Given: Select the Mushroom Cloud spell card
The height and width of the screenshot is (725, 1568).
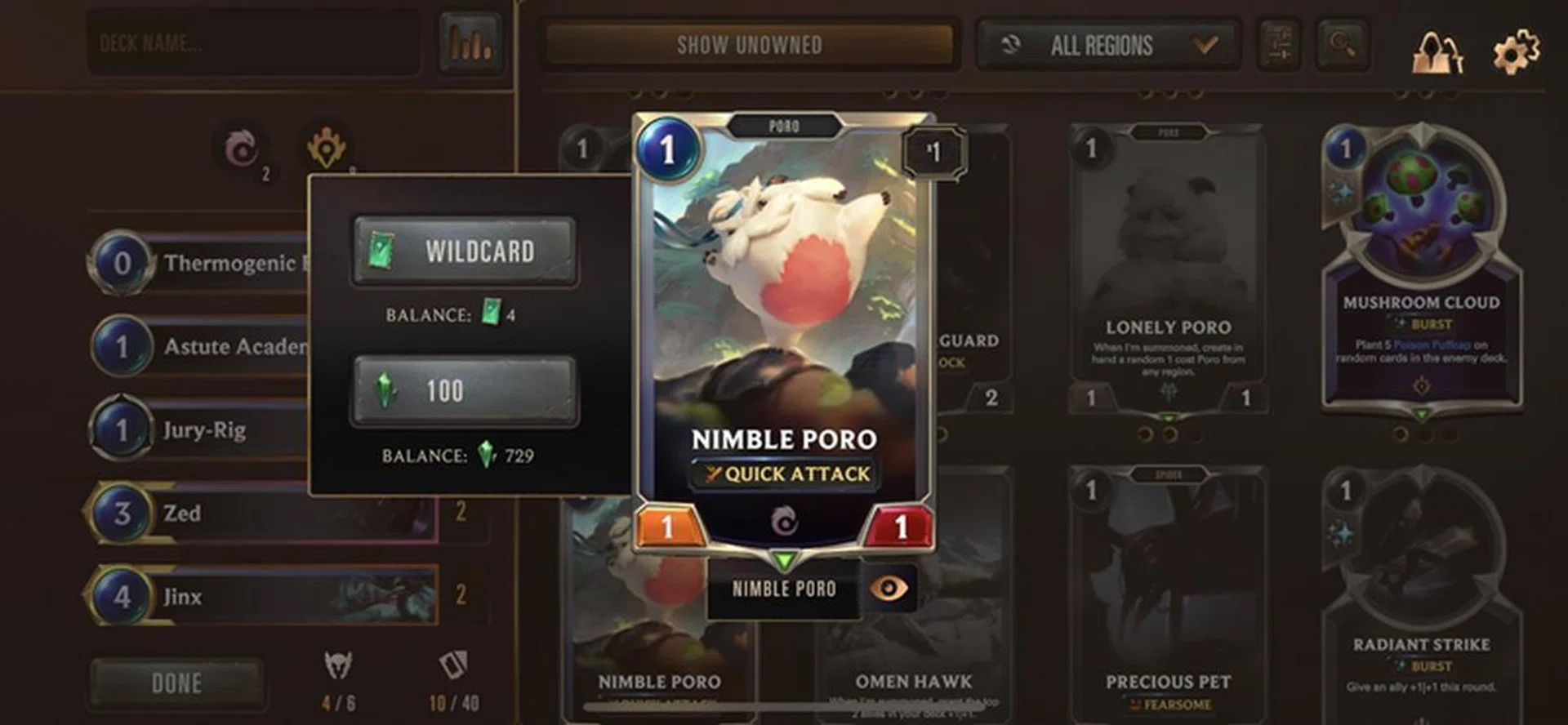Looking at the screenshot, I should click(x=1421, y=269).
